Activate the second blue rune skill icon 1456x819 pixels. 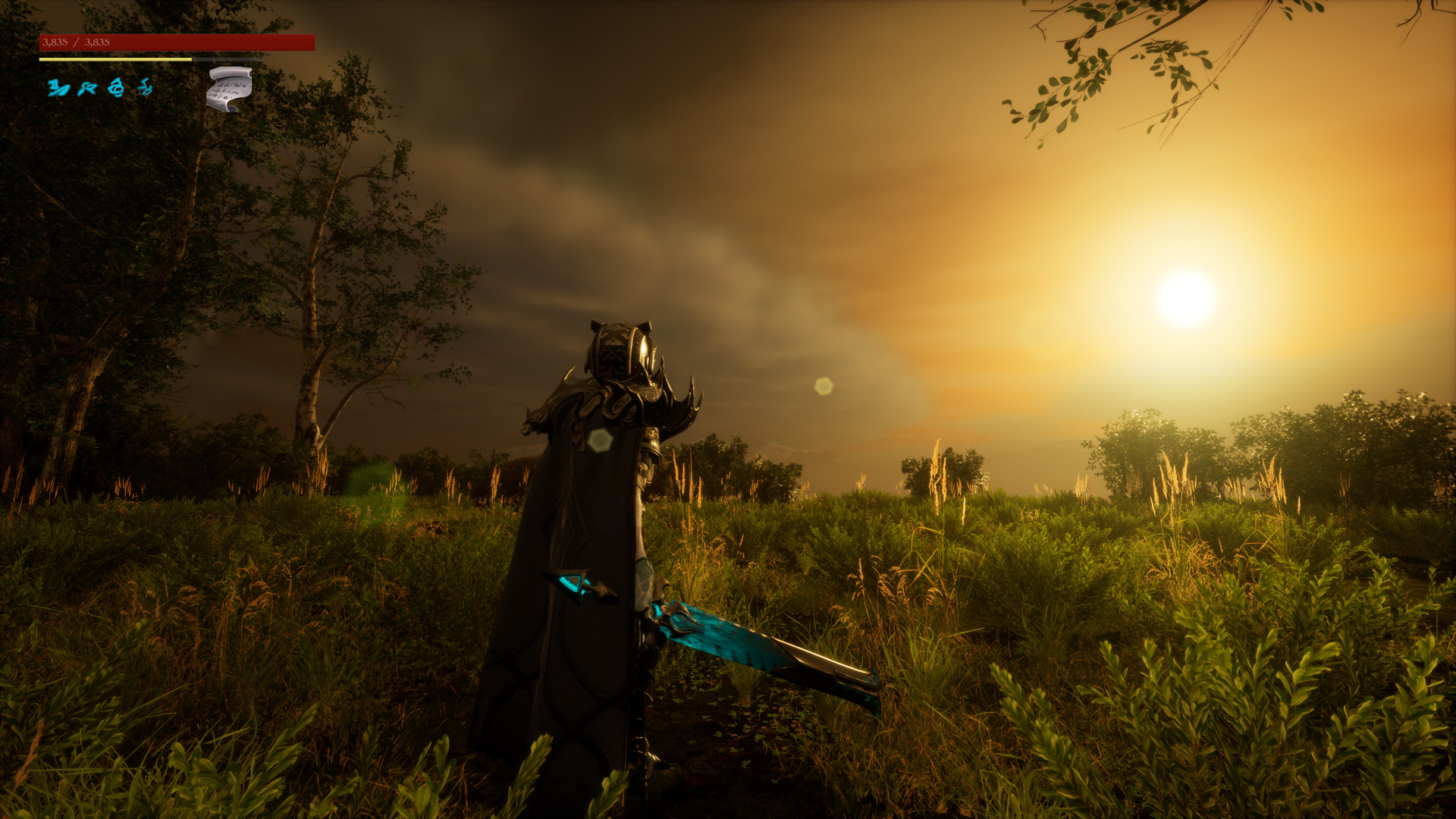tap(89, 89)
